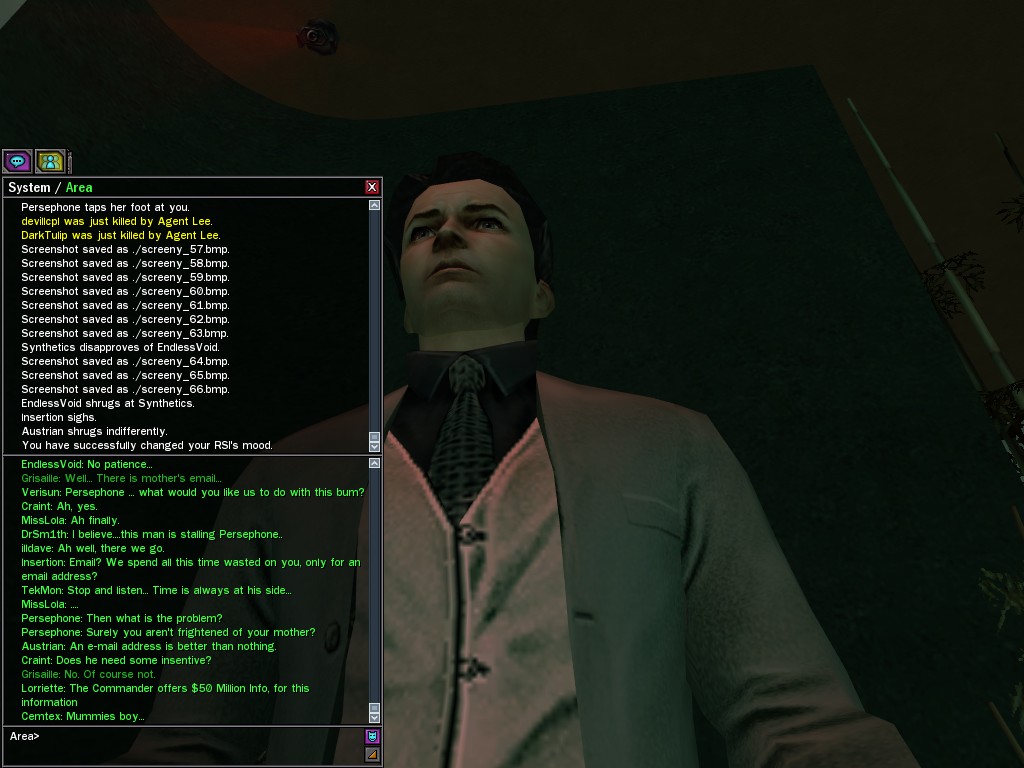Select the green Area channel label
This screenshot has width=1024, height=768.
(x=79, y=188)
